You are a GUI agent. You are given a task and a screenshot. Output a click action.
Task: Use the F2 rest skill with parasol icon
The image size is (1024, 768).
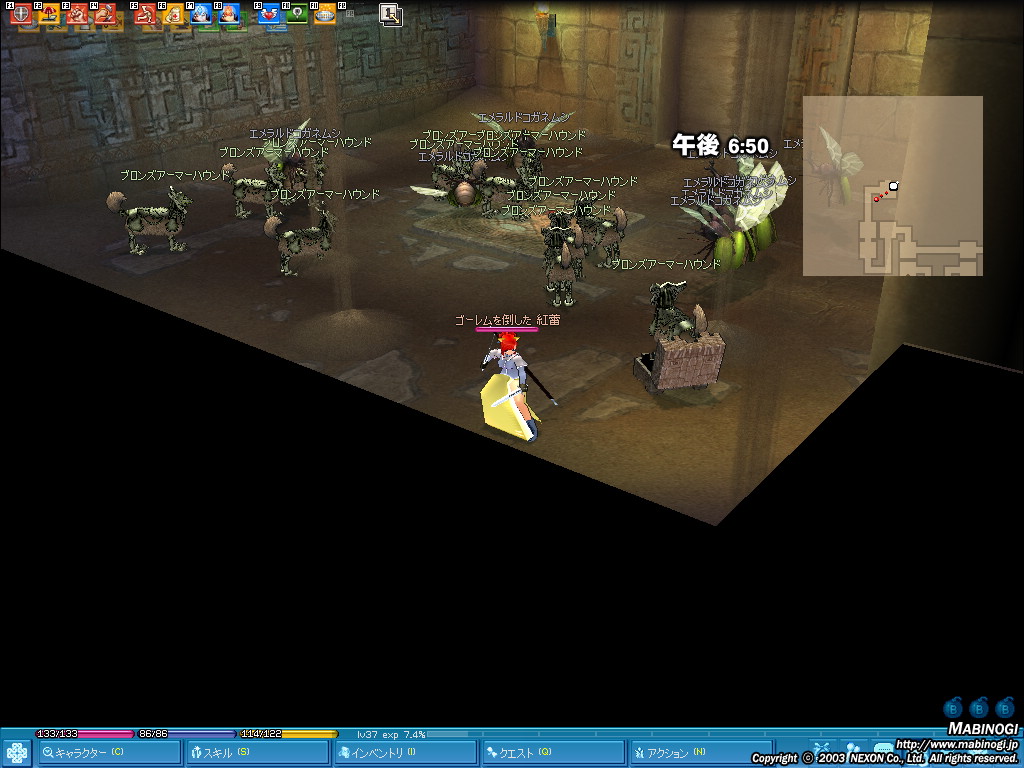(x=48, y=14)
